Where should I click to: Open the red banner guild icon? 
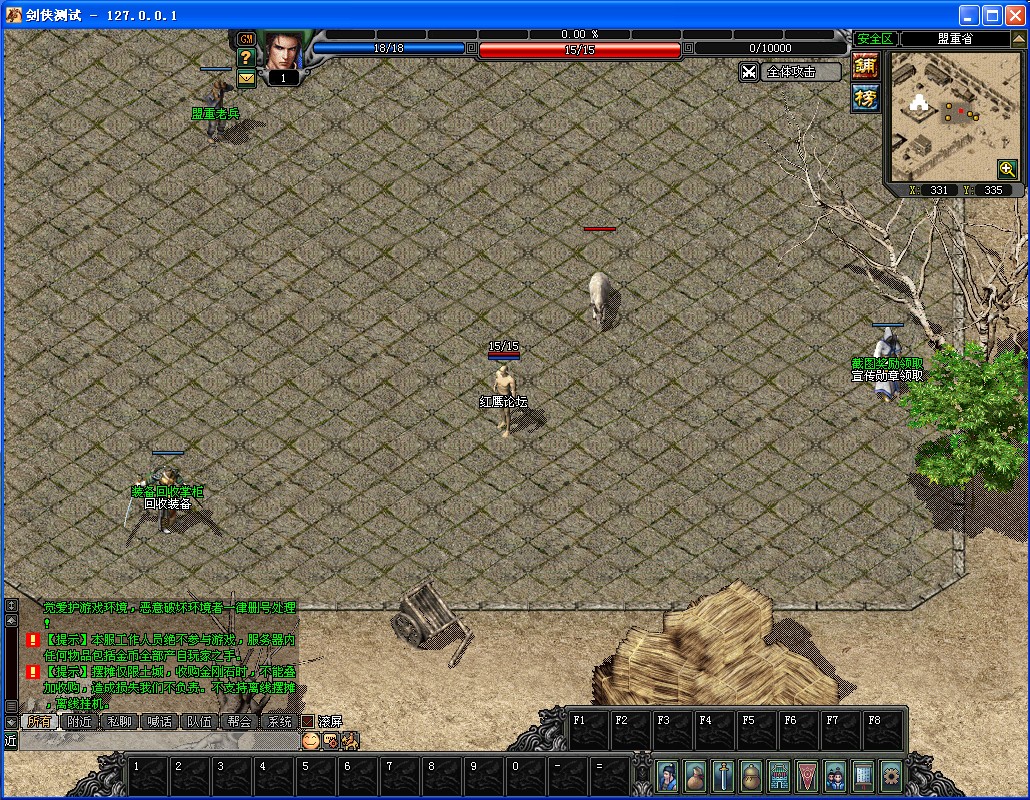(x=807, y=775)
